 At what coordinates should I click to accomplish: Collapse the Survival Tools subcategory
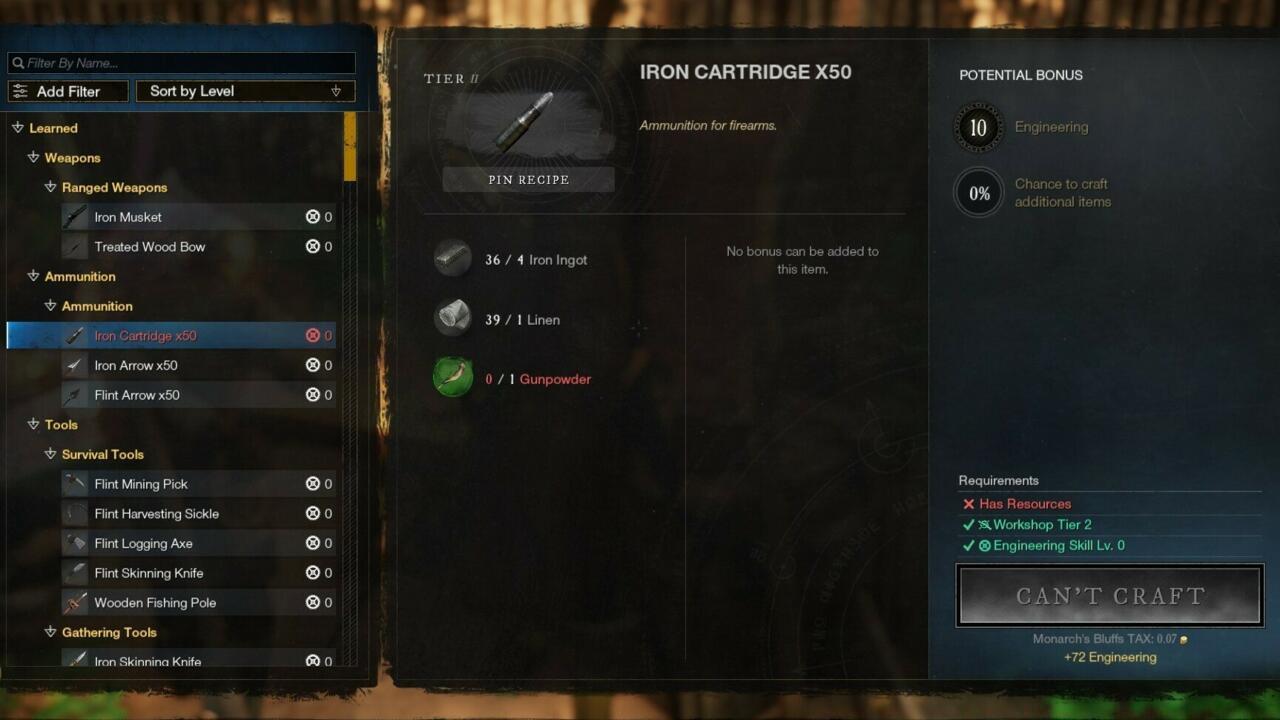(50, 454)
